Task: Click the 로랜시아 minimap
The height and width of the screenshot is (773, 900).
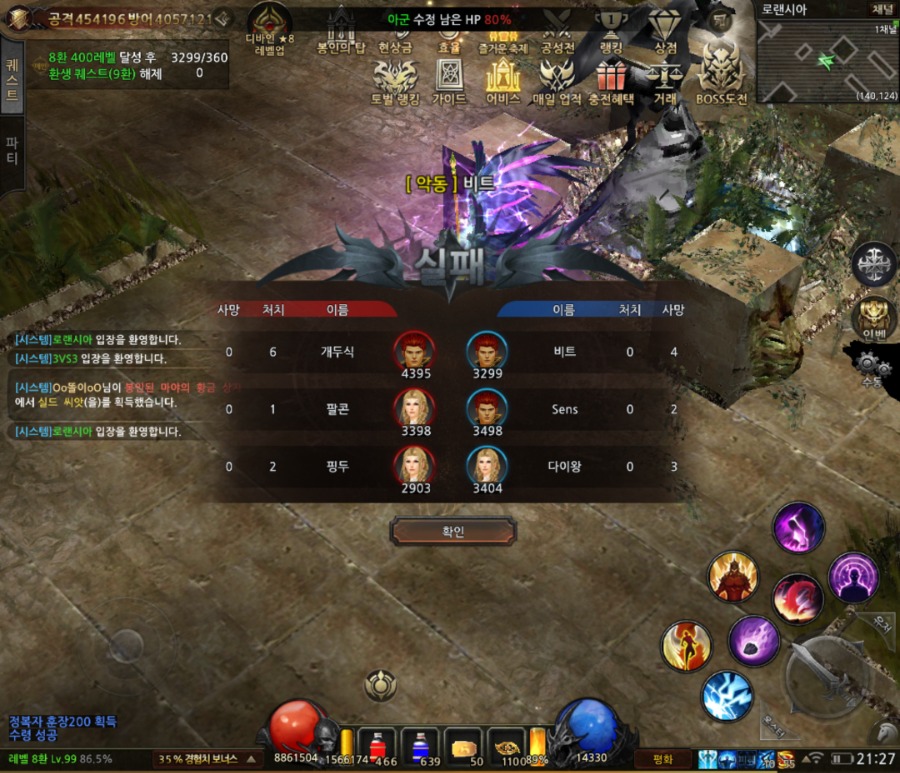Action: pyautogui.click(x=826, y=60)
